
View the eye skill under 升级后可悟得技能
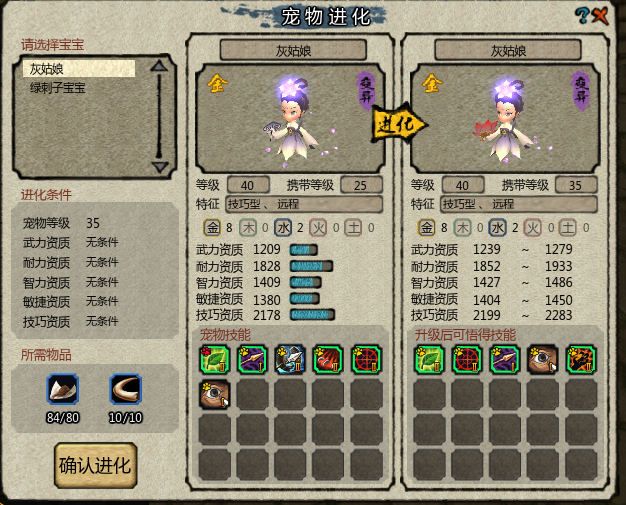[543, 360]
